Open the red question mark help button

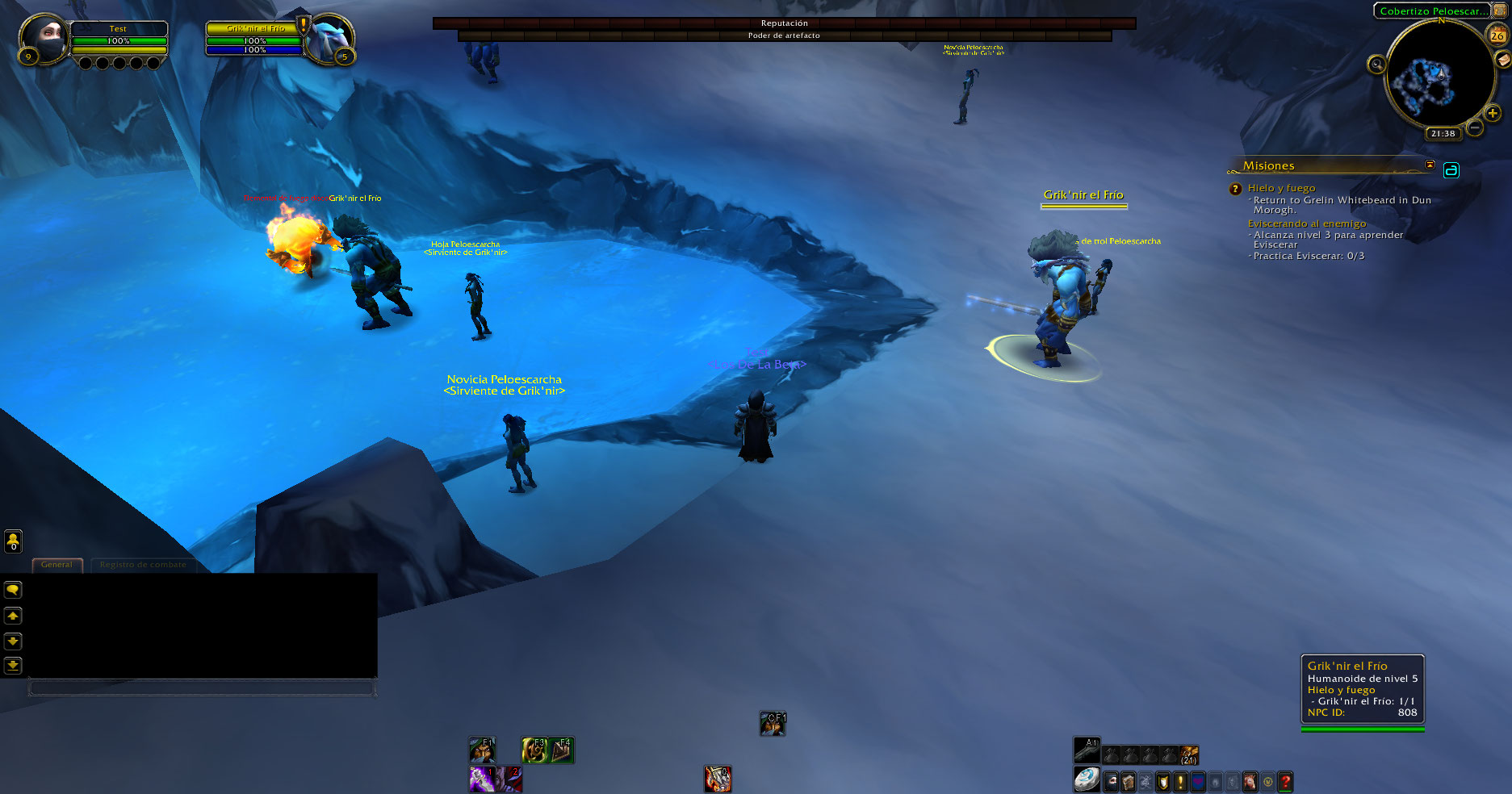click(1285, 781)
